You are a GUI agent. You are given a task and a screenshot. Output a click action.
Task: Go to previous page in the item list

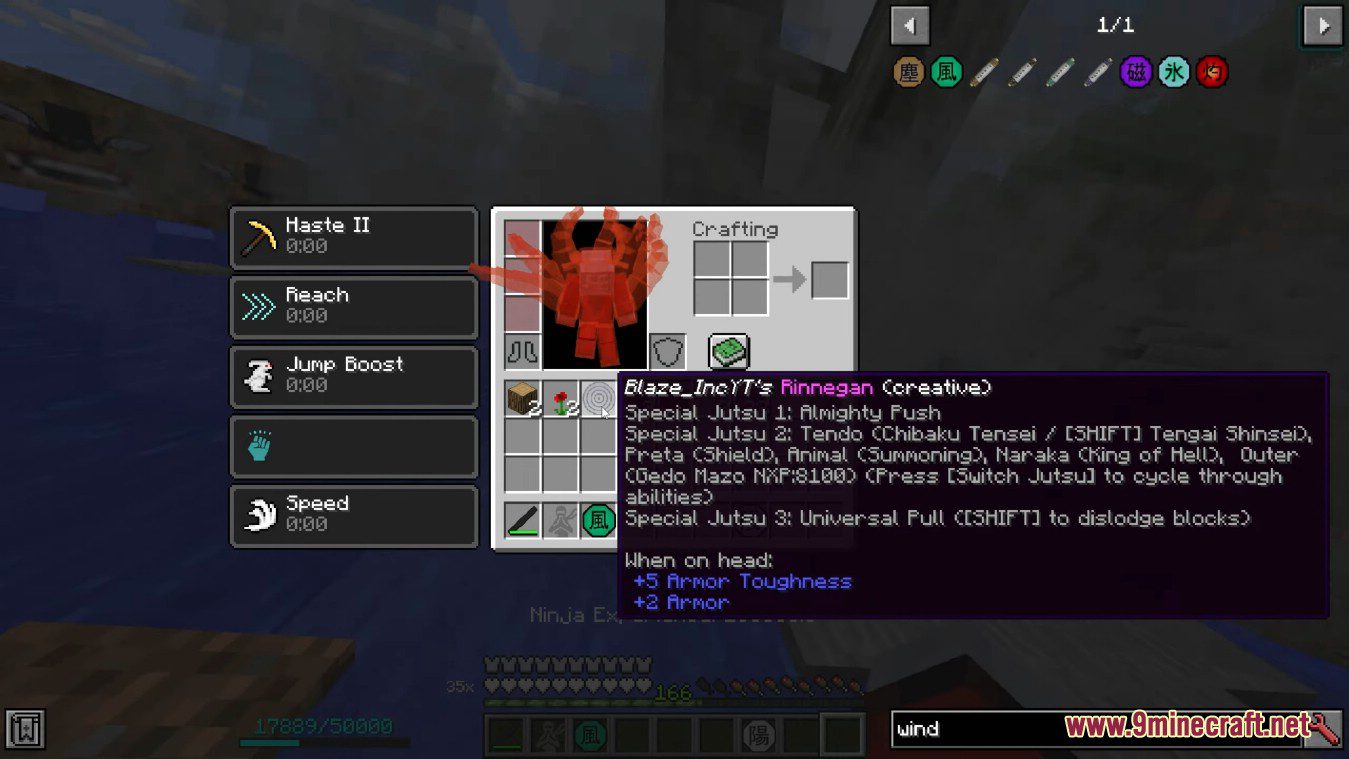908,25
